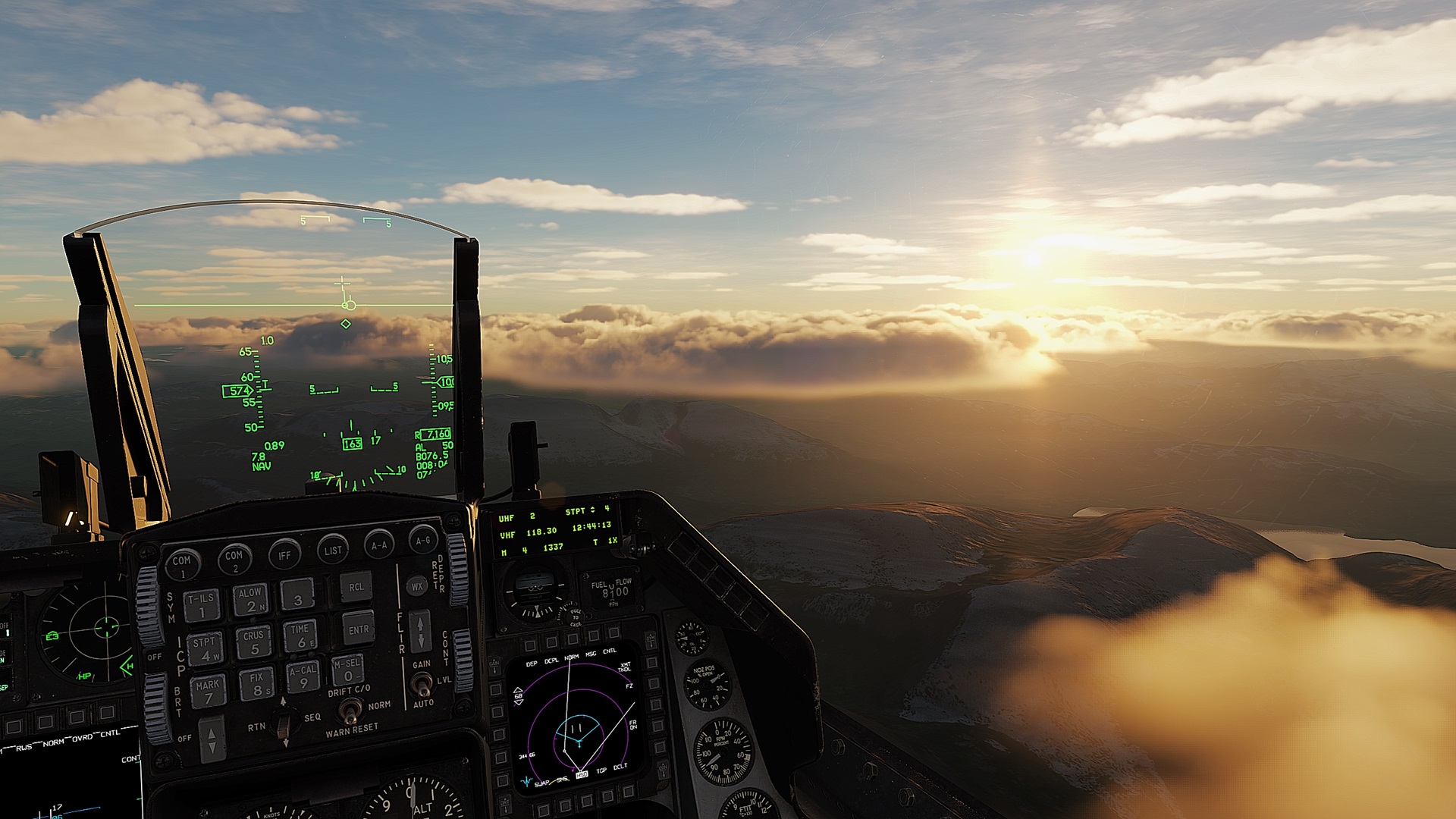Click the ENTR enter button

pyautogui.click(x=358, y=629)
